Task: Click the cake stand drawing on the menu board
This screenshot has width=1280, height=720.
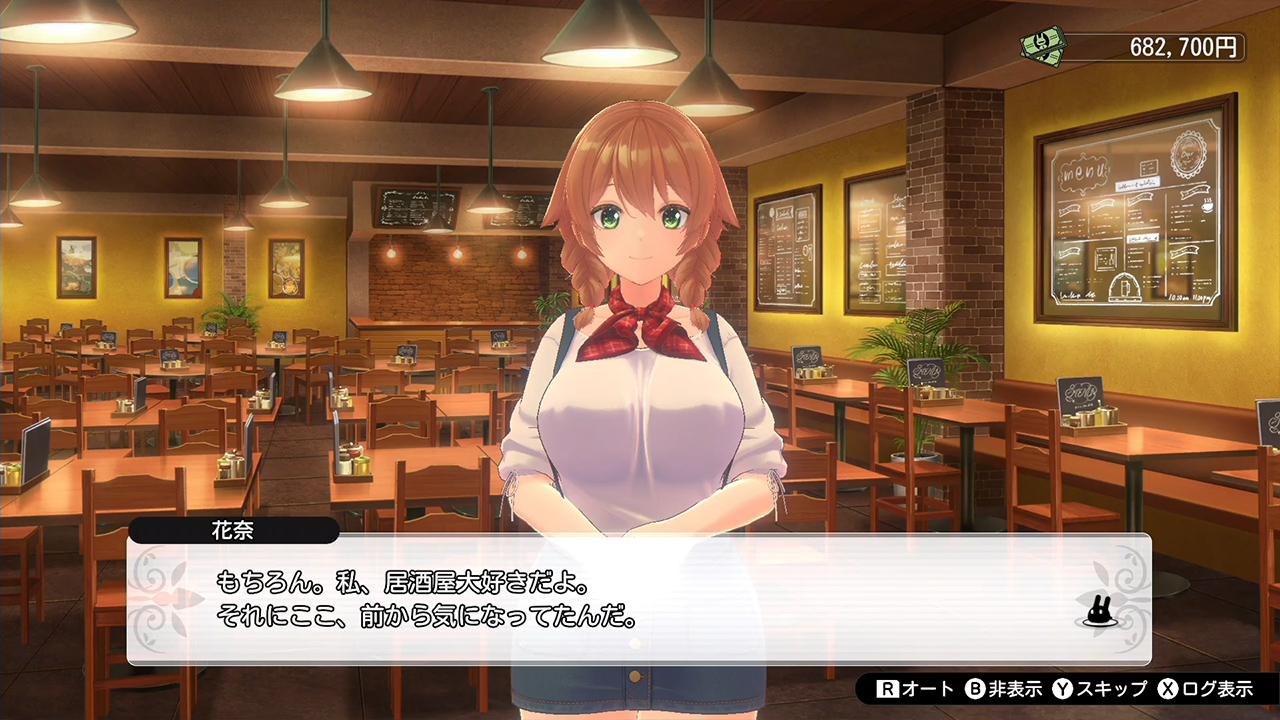Action: point(1125,285)
